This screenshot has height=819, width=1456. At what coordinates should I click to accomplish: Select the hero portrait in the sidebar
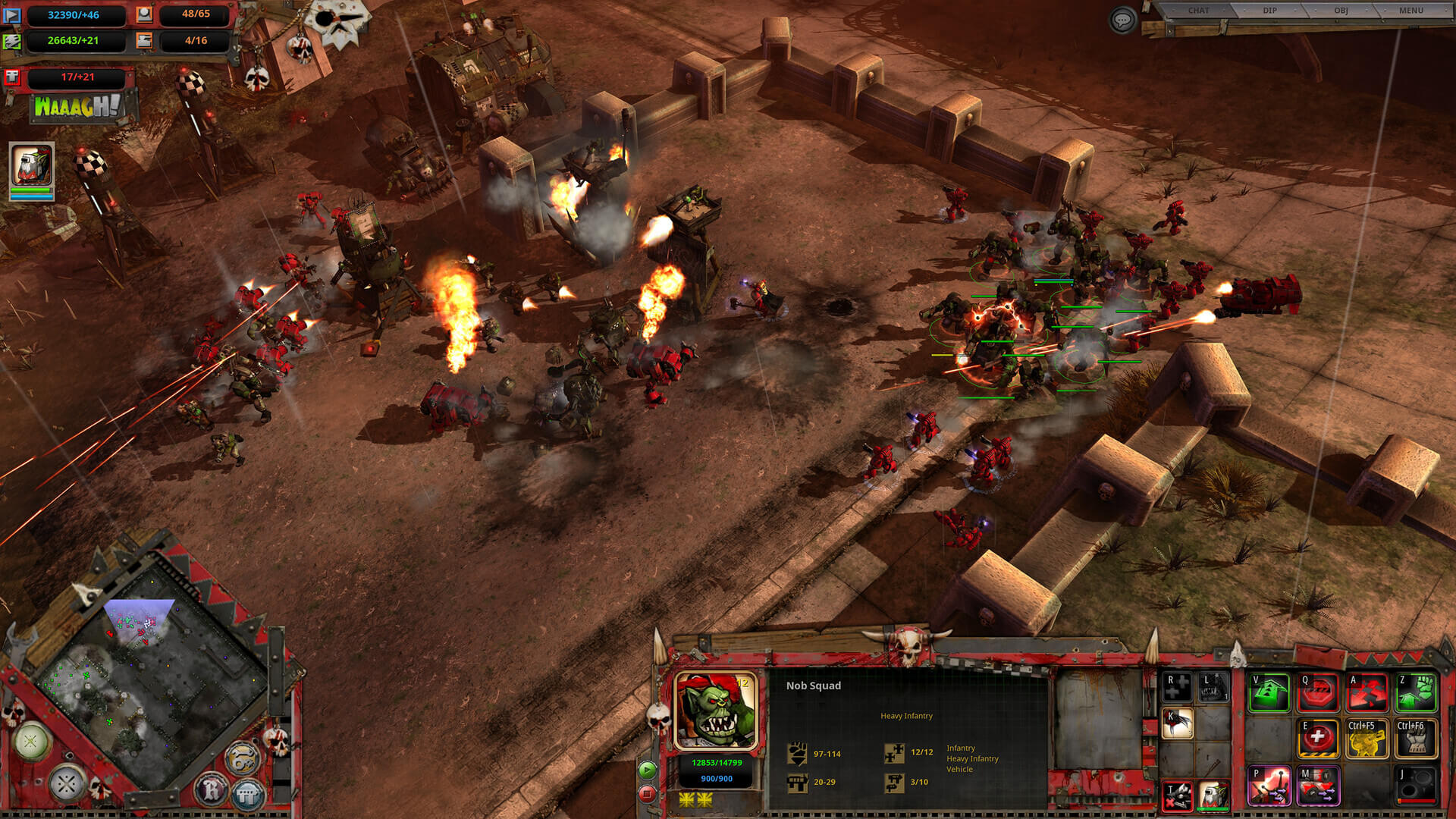(32, 168)
